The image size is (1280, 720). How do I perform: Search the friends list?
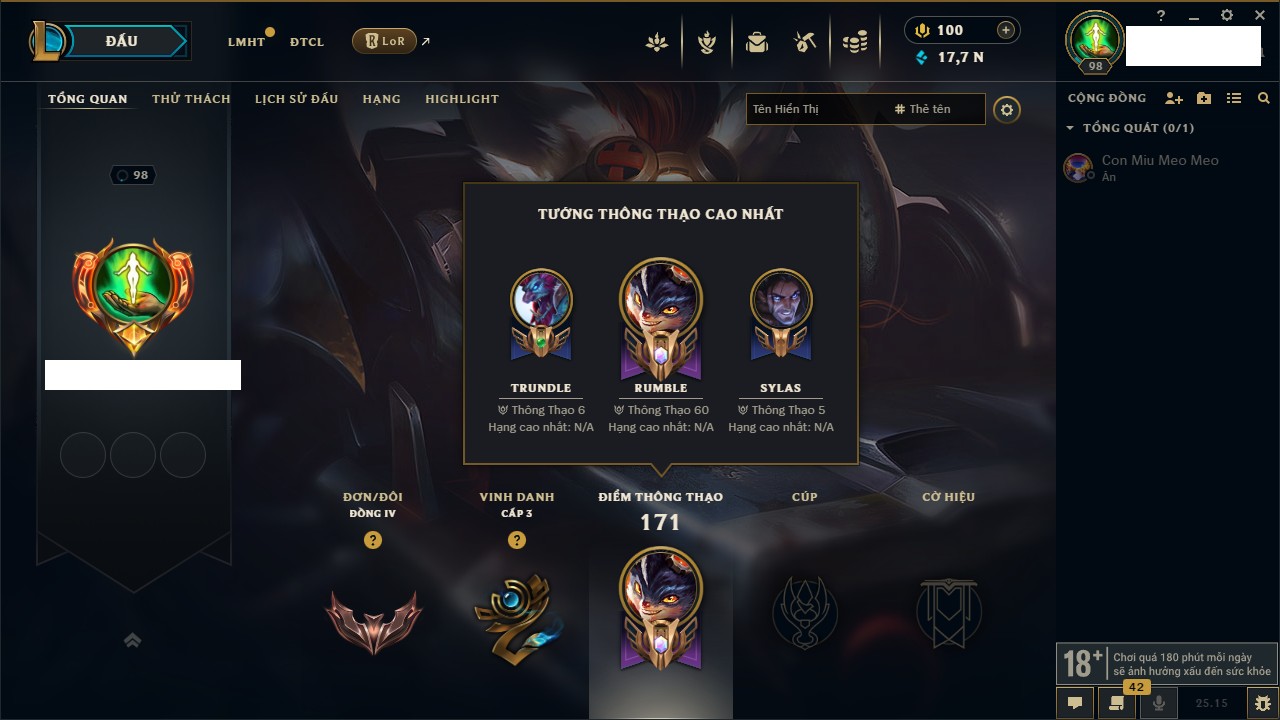point(1264,98)
